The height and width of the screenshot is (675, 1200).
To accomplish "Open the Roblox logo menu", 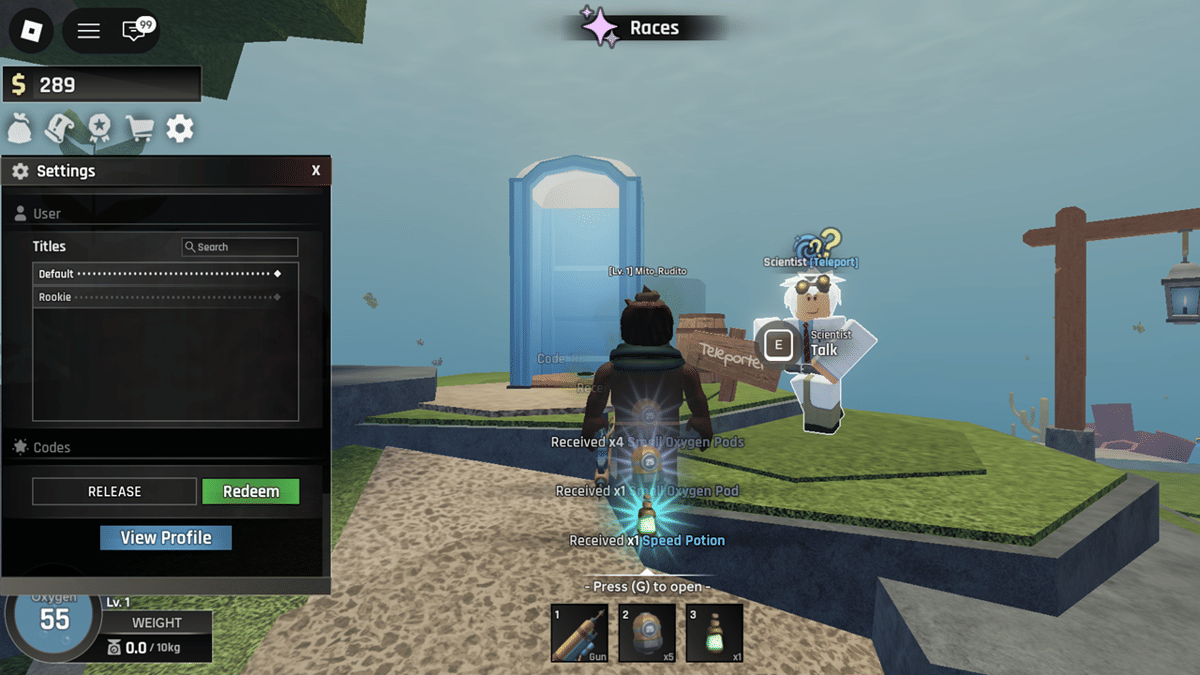I will tap(31, 31).
